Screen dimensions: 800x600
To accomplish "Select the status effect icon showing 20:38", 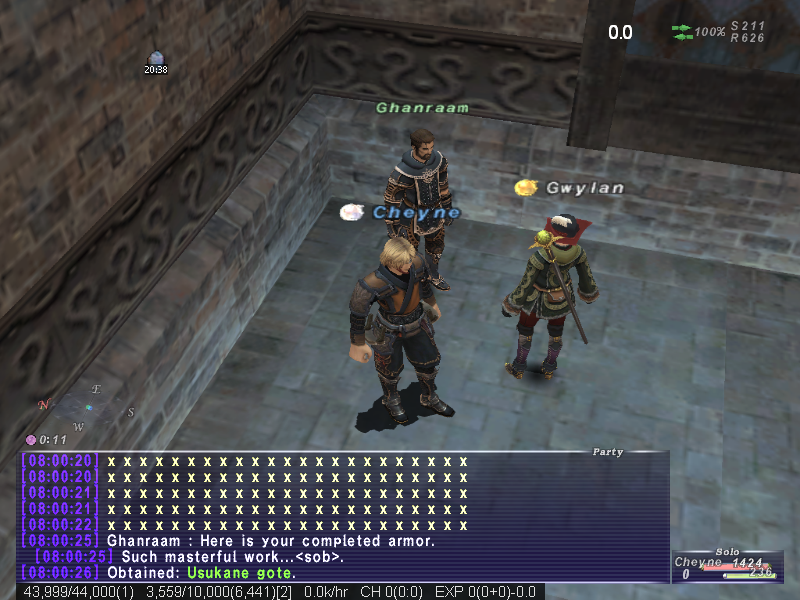I will click(155, 58).
